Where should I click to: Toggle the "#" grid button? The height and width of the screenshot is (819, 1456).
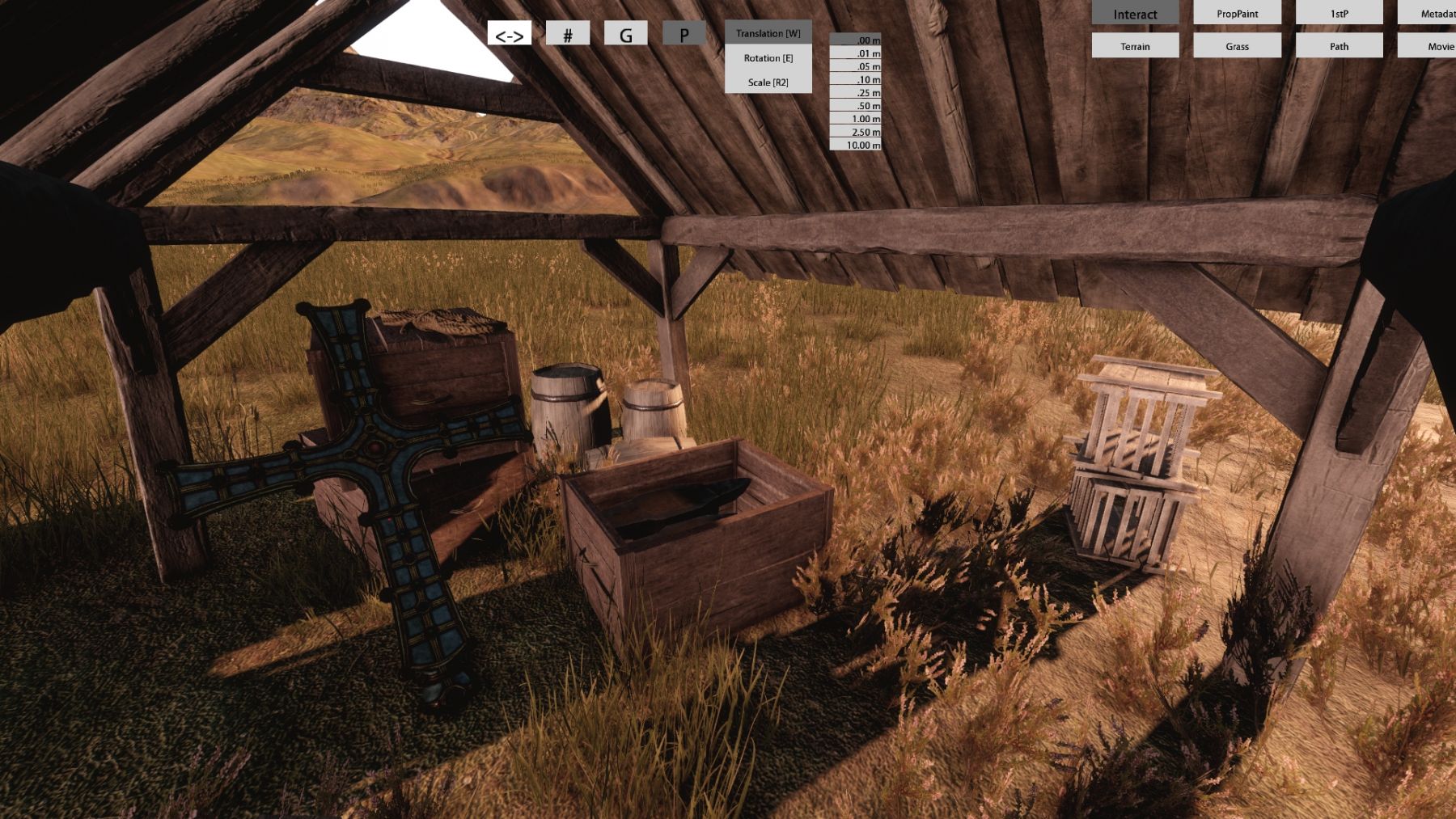click(568, 34)
